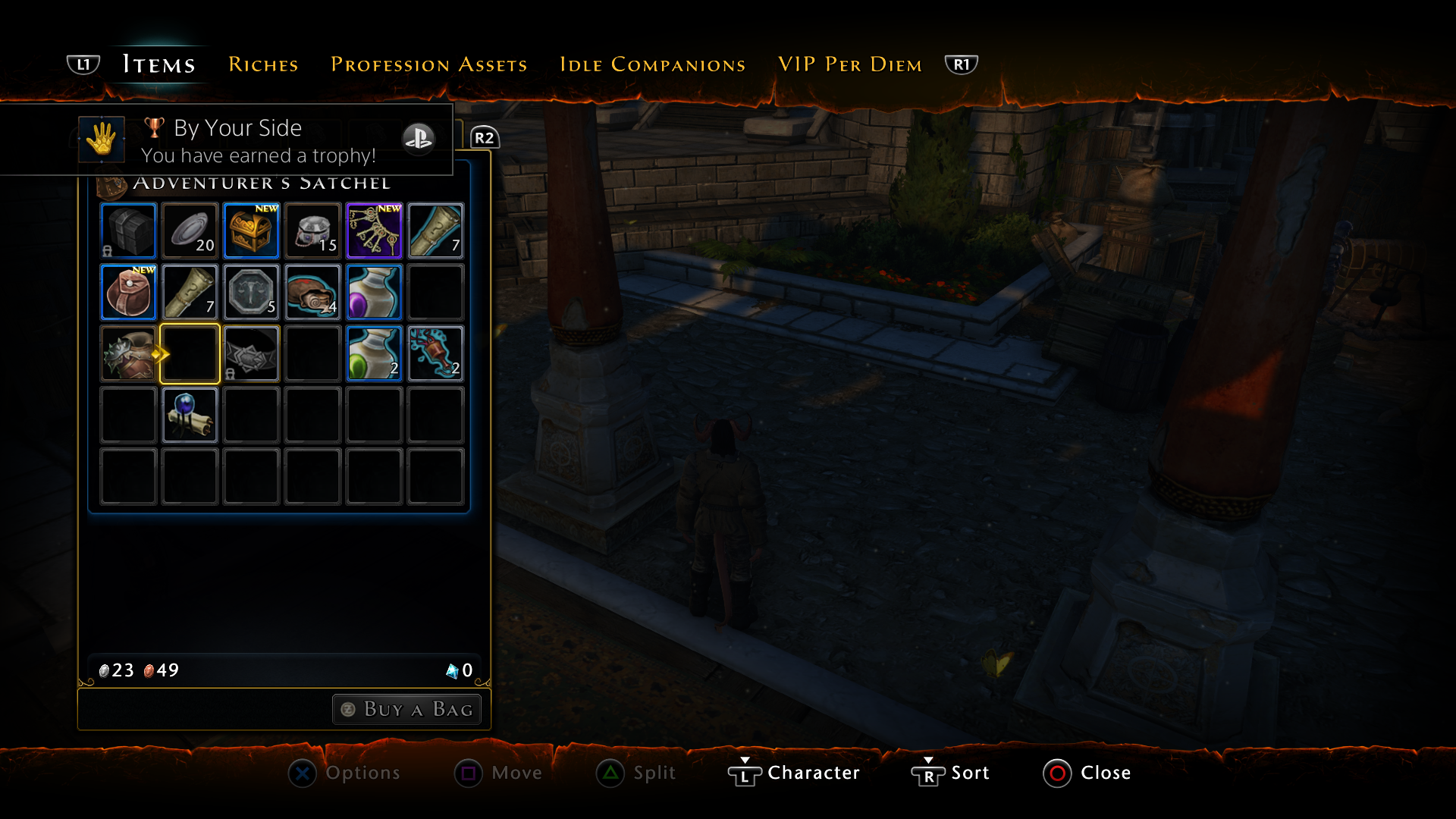This screenshot has height=819, width=1456.
Task: Click the scroll with blue orb item
Action: click(190, 414)
